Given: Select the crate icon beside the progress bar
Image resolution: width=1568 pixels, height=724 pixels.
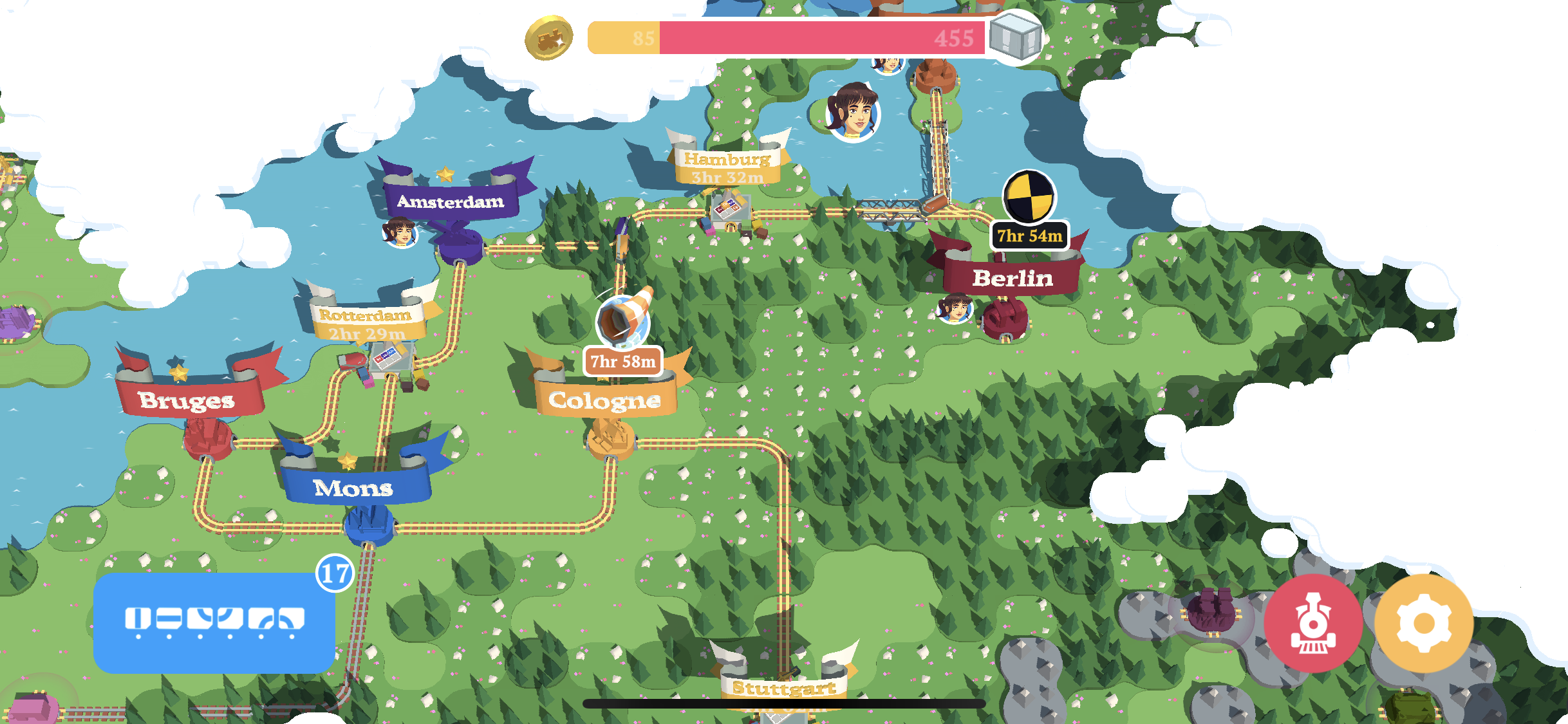Looking at the screenshot, I should (x=1015, y=37).
